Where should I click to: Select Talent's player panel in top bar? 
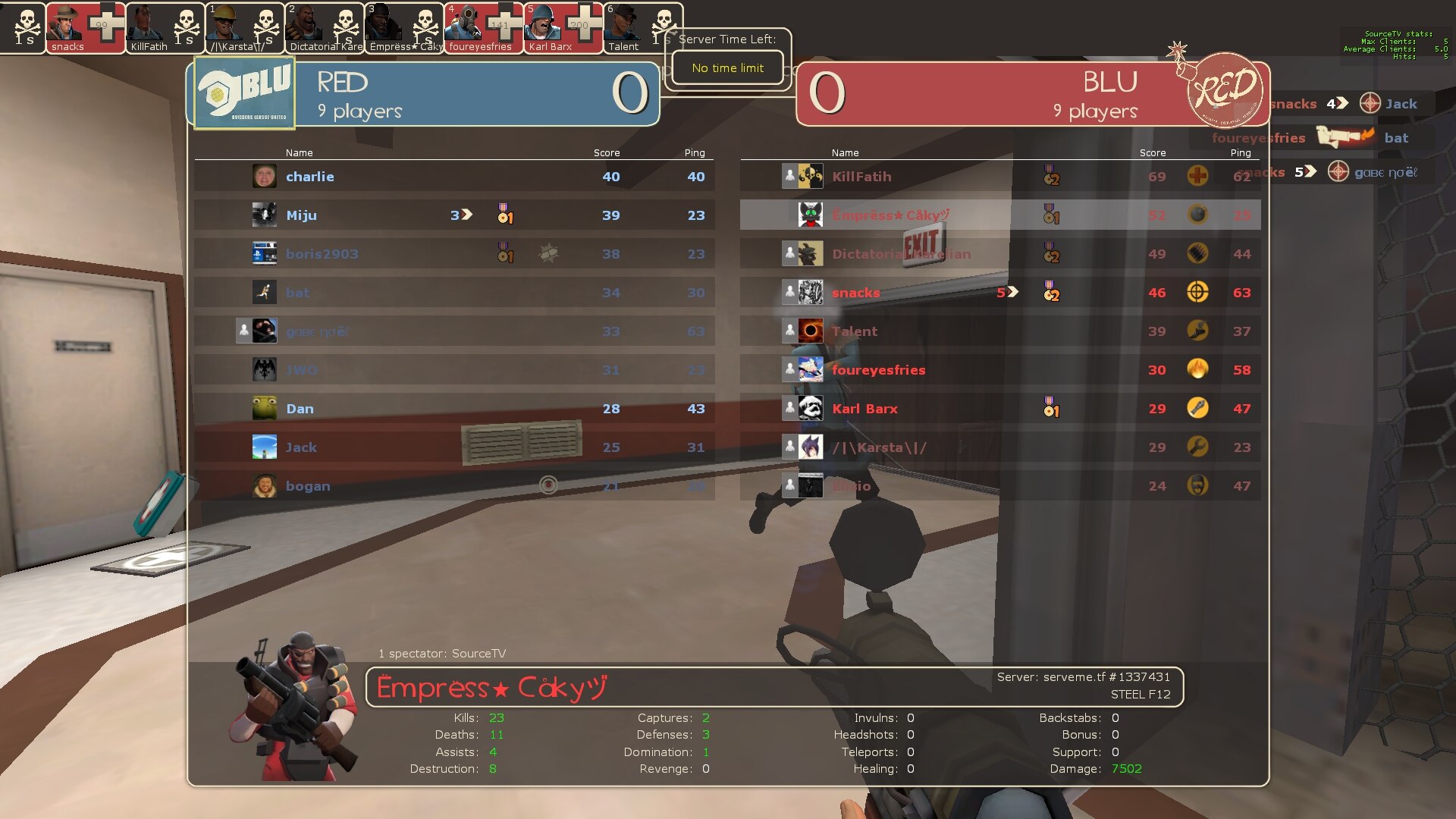[x=642, y=28]
